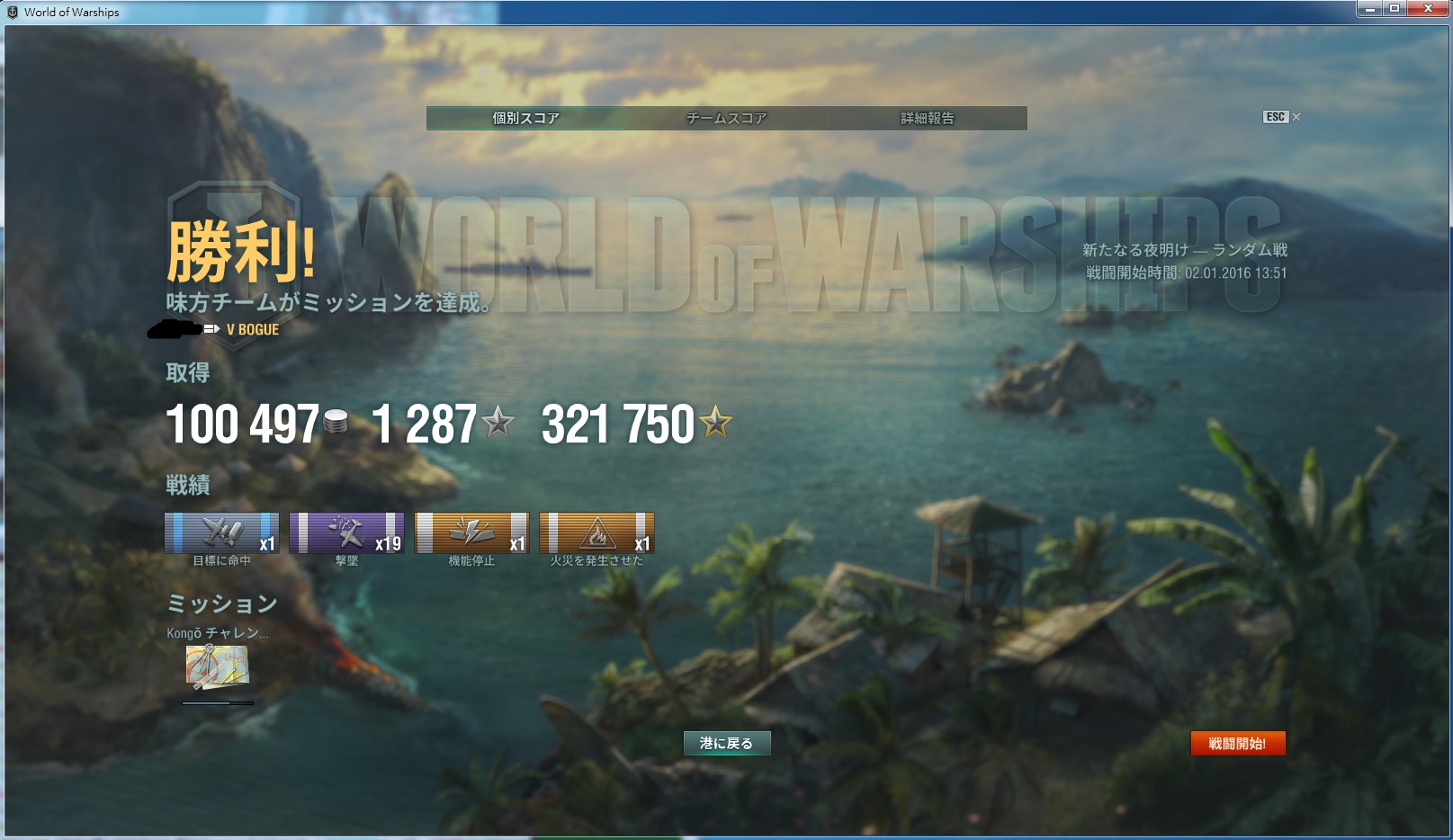Screen dimensions: 1453x840
Task: Open the チームスコア tab
Action: click(726, 118)
